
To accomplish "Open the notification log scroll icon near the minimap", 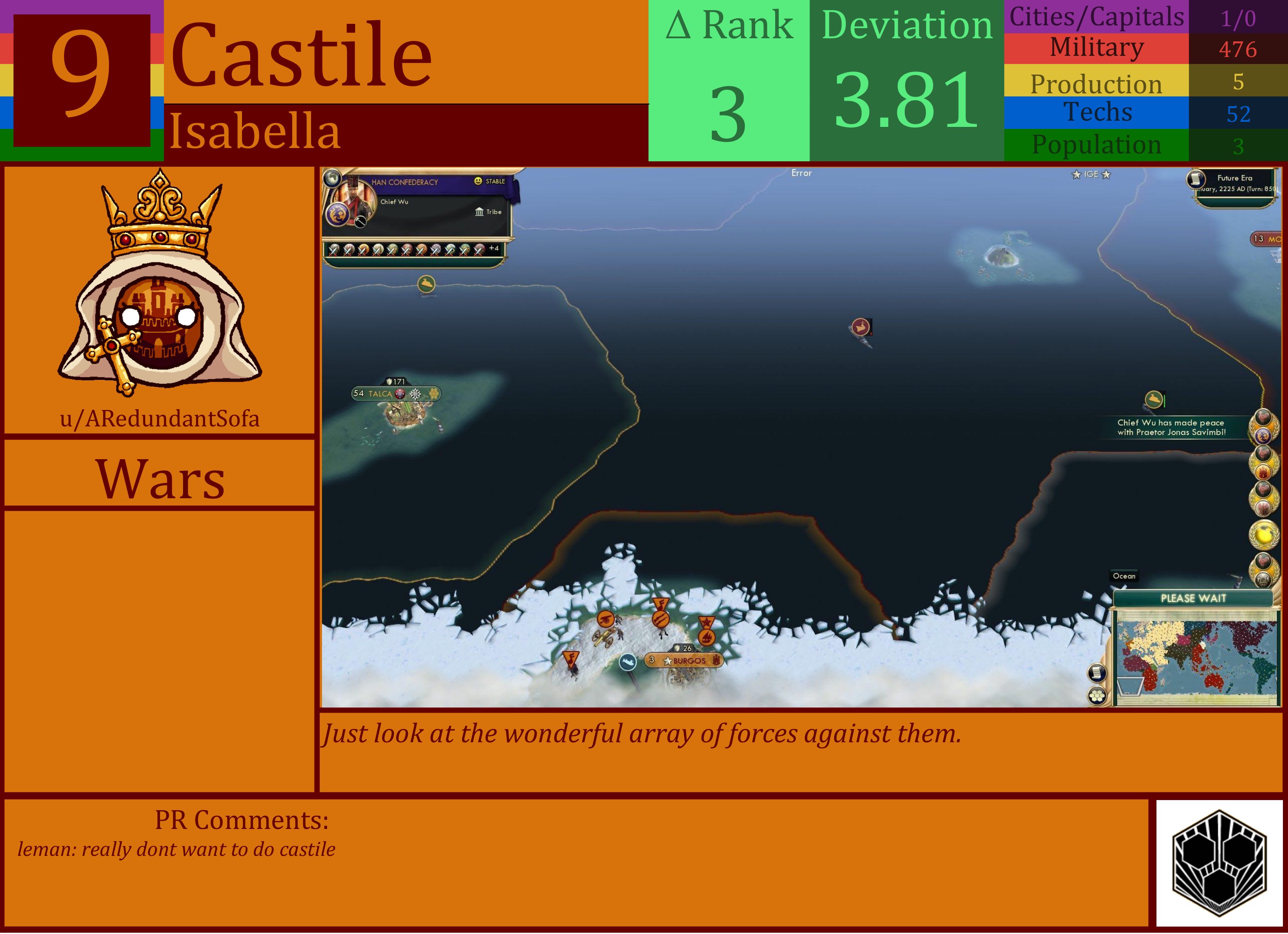I will [x=1096, y=672].
